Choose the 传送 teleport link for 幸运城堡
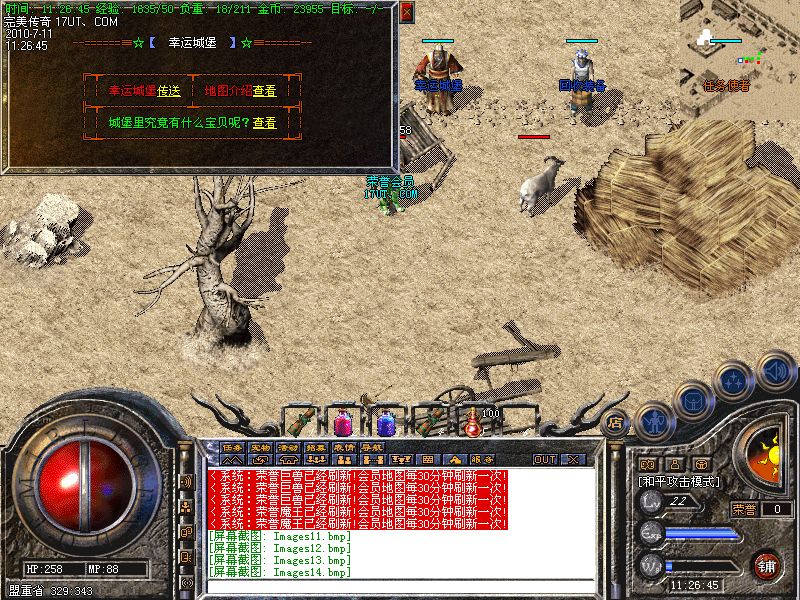The width and height of the screenshot is (800, 600). [169, 90]
